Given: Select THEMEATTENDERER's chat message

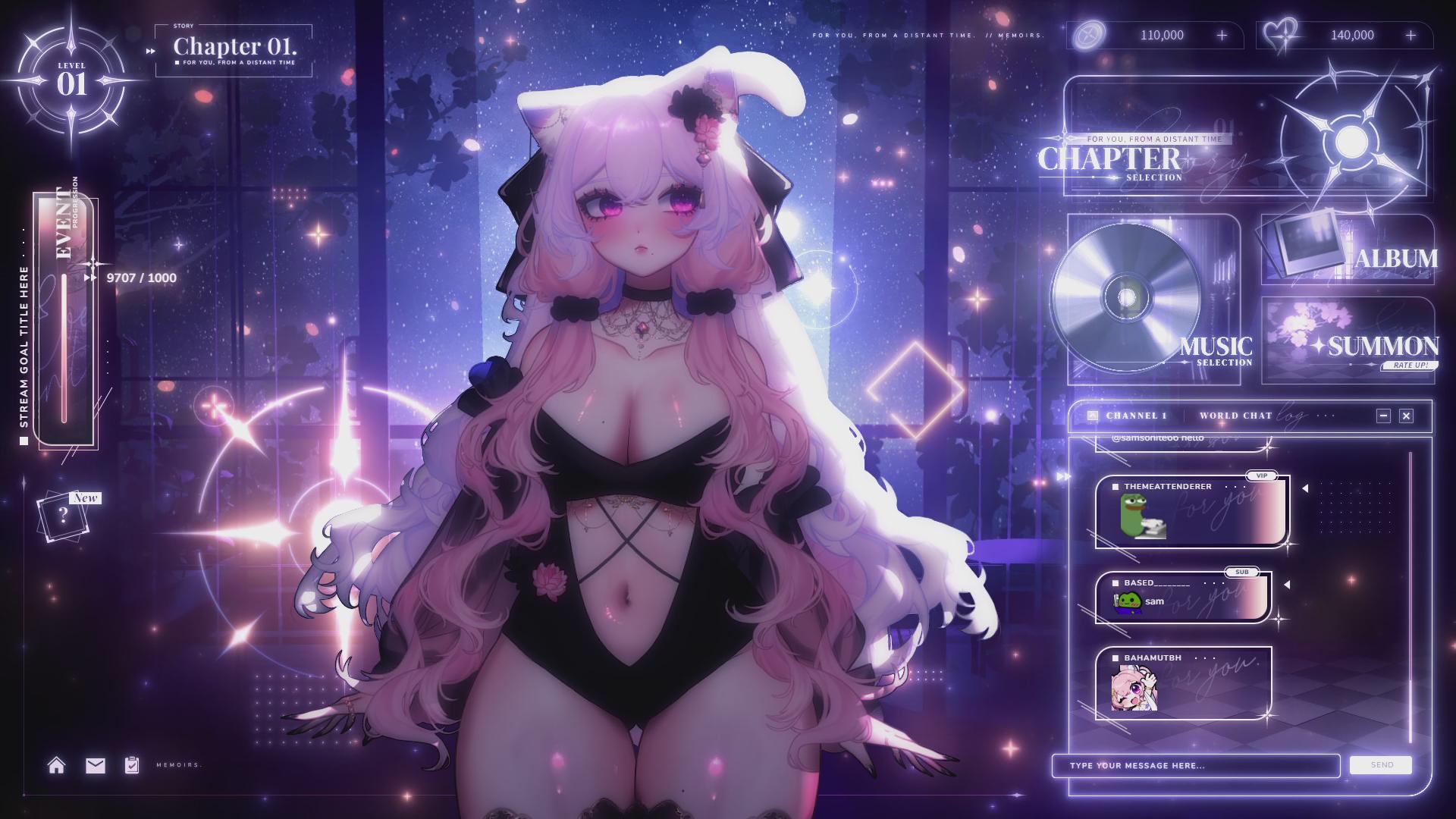Looking at the screenshot, I should click(x=1191, y=511).
